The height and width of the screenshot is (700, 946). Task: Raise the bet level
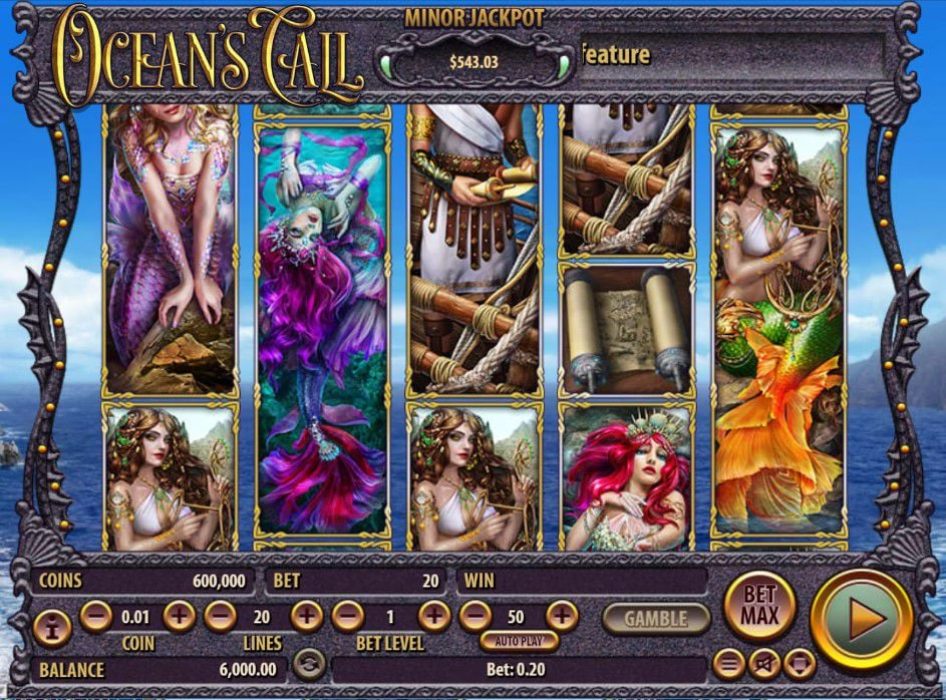coord(434,616)
